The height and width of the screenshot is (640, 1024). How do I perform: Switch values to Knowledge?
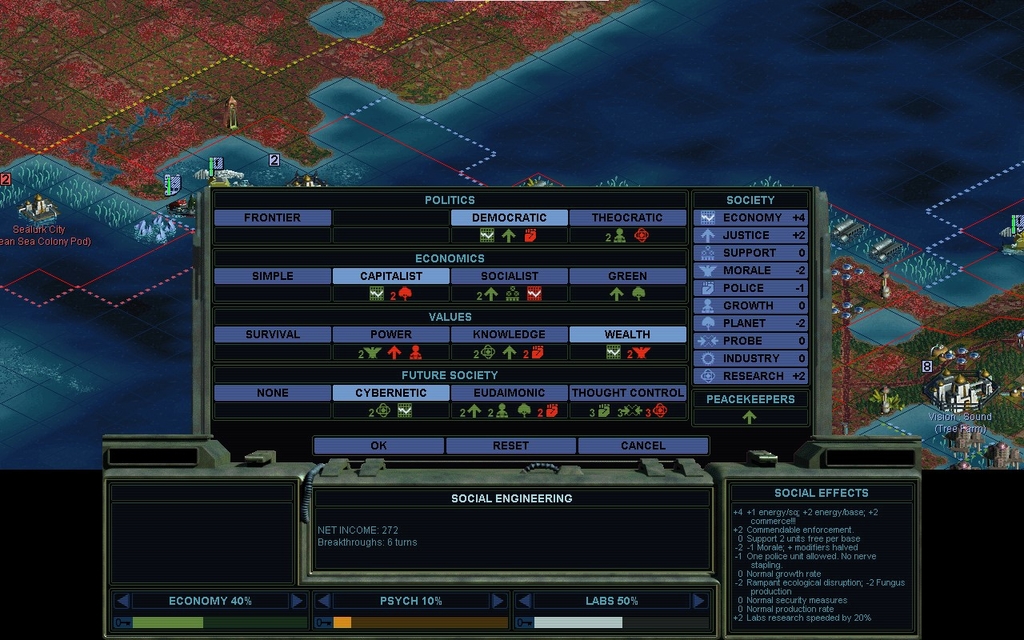pos(509,335)
